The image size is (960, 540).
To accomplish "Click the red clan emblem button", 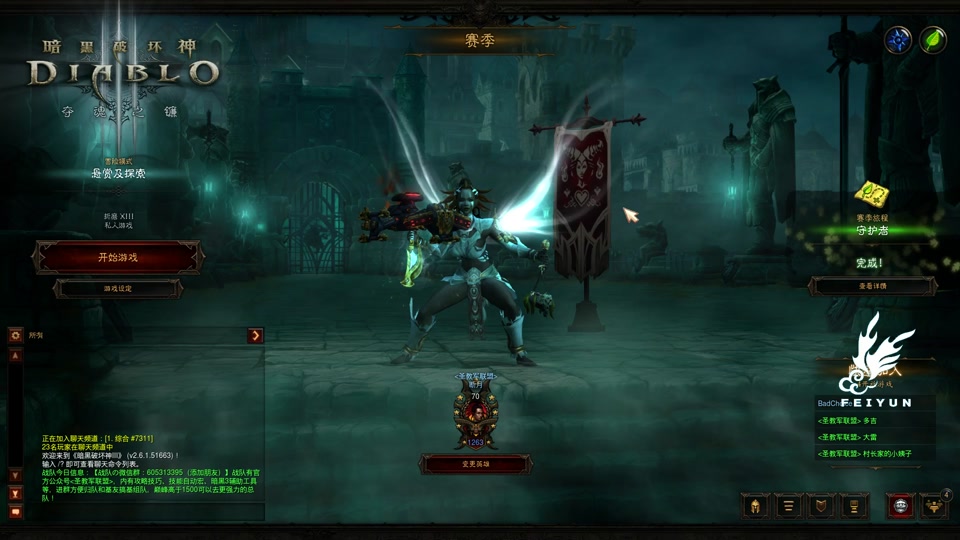I will [900, 506].
